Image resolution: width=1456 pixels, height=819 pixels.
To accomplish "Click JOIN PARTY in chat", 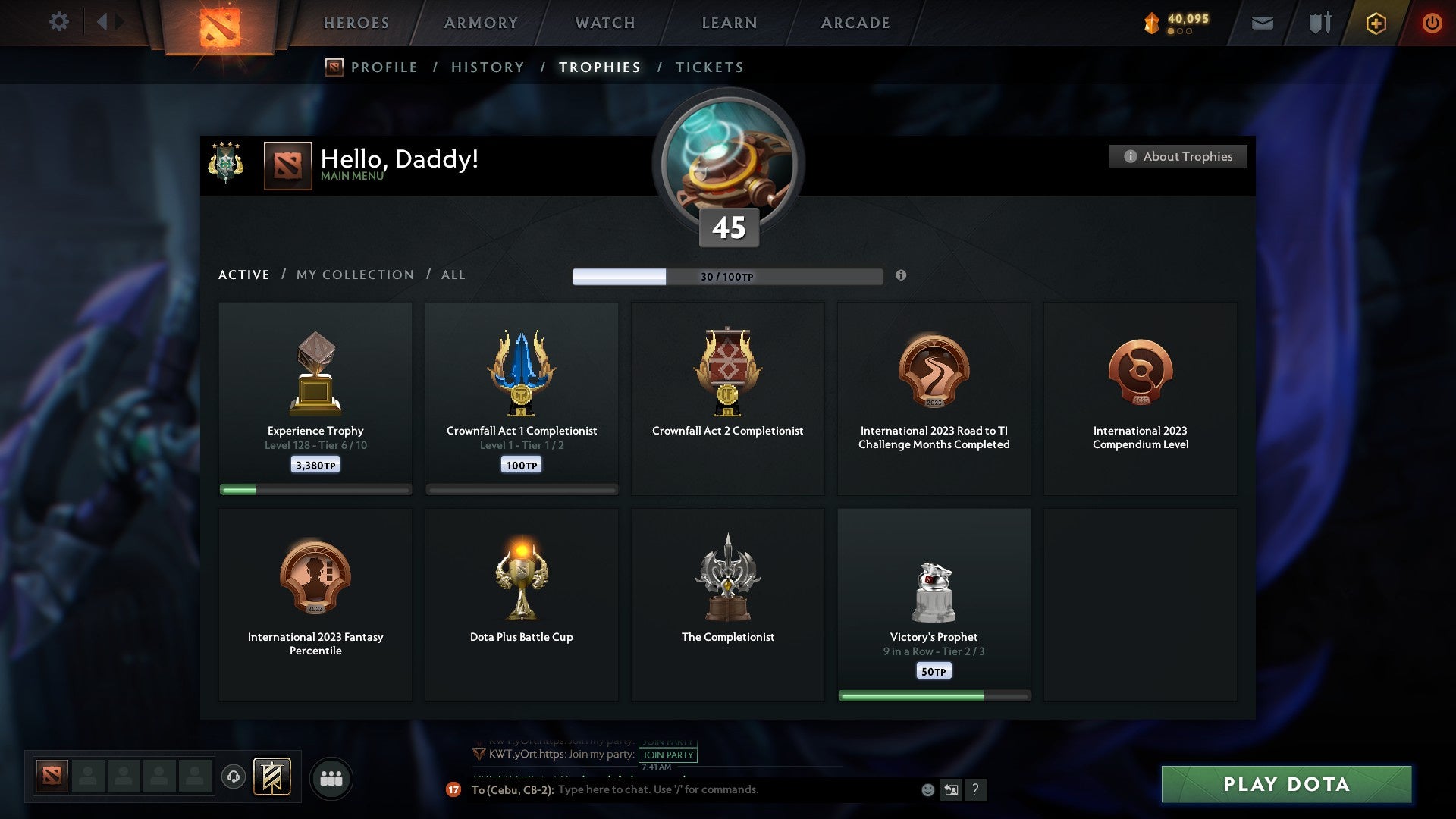I will pyautogui.click(x=668, y=755).
